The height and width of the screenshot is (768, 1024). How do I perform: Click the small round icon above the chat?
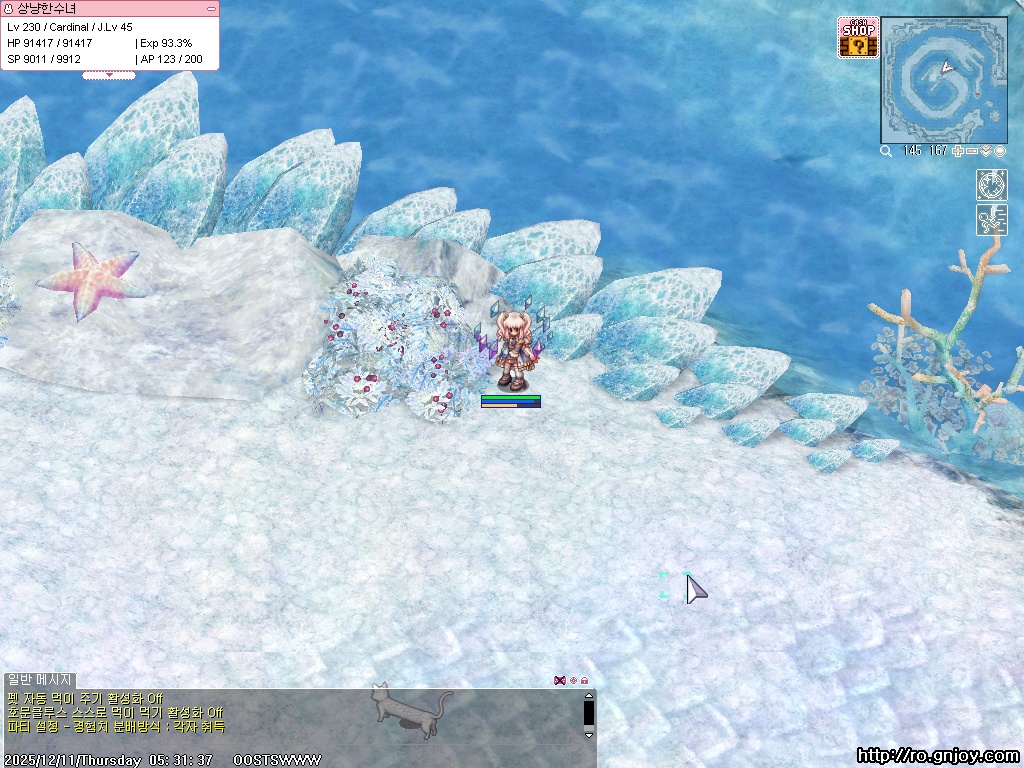573,680
